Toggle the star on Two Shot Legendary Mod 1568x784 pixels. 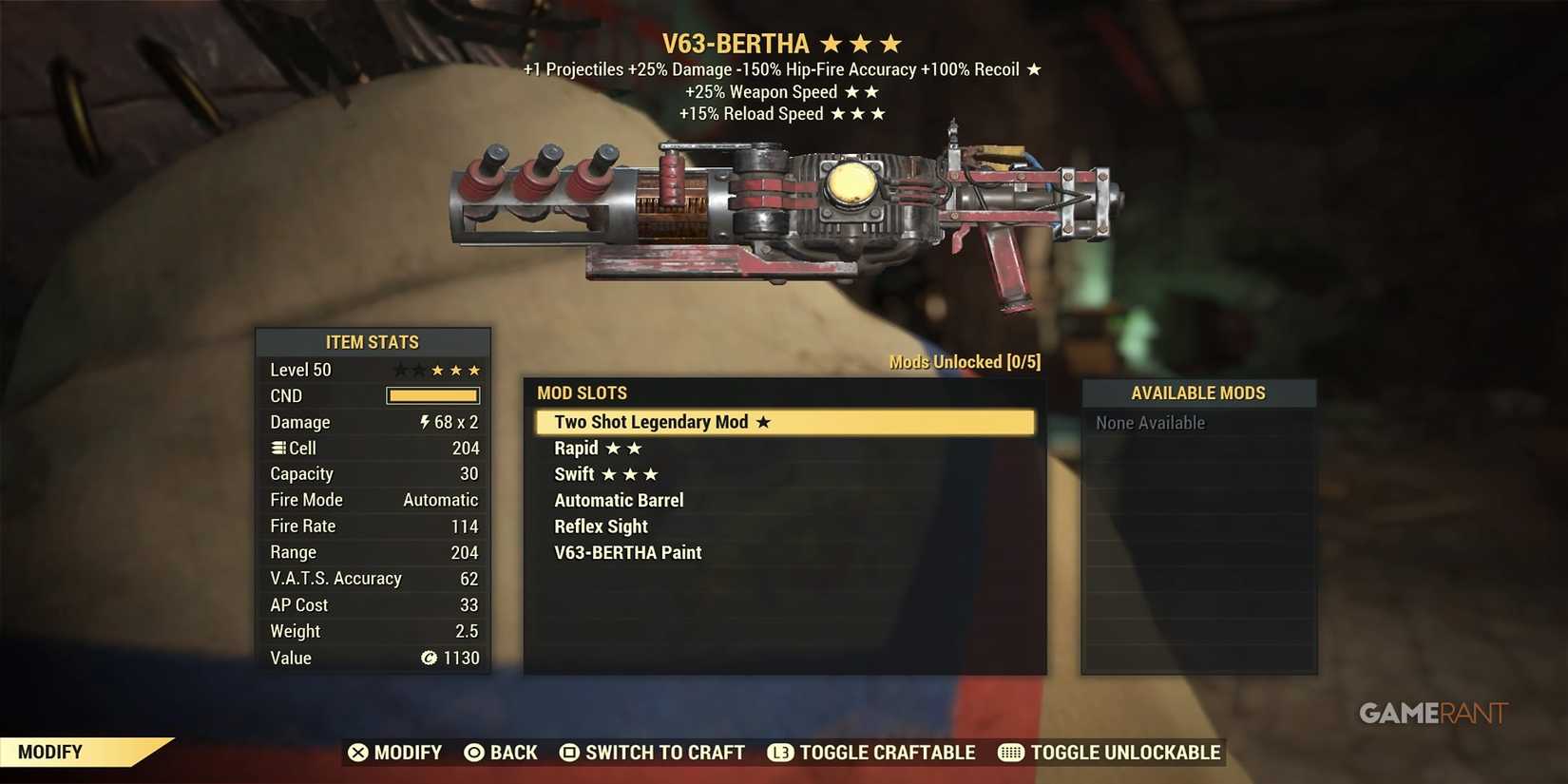762,421
